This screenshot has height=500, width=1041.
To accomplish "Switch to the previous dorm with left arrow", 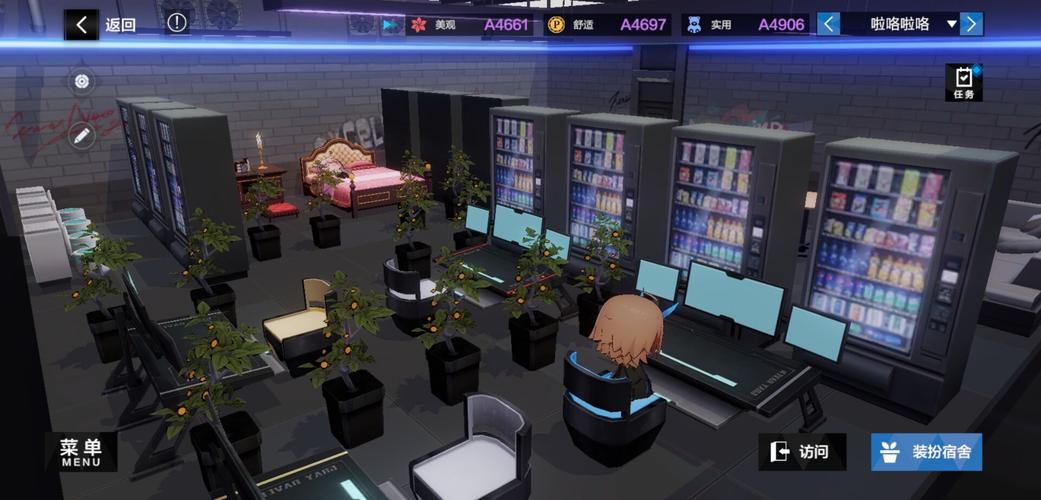I will coord(829,24).
